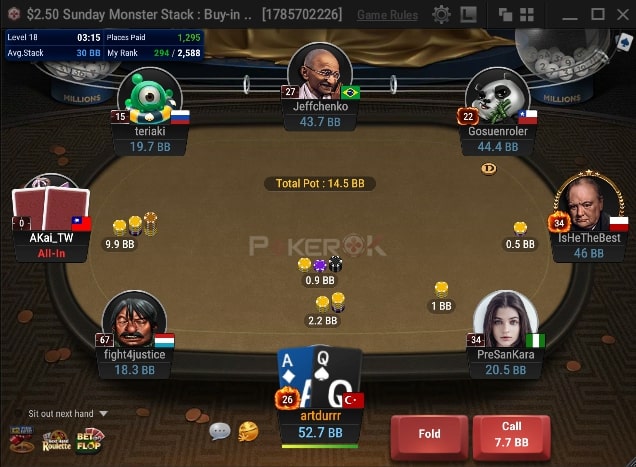Select Jeffchenko's player avatar
Viewport: 636px width, 467px height.
coord(320,73)
